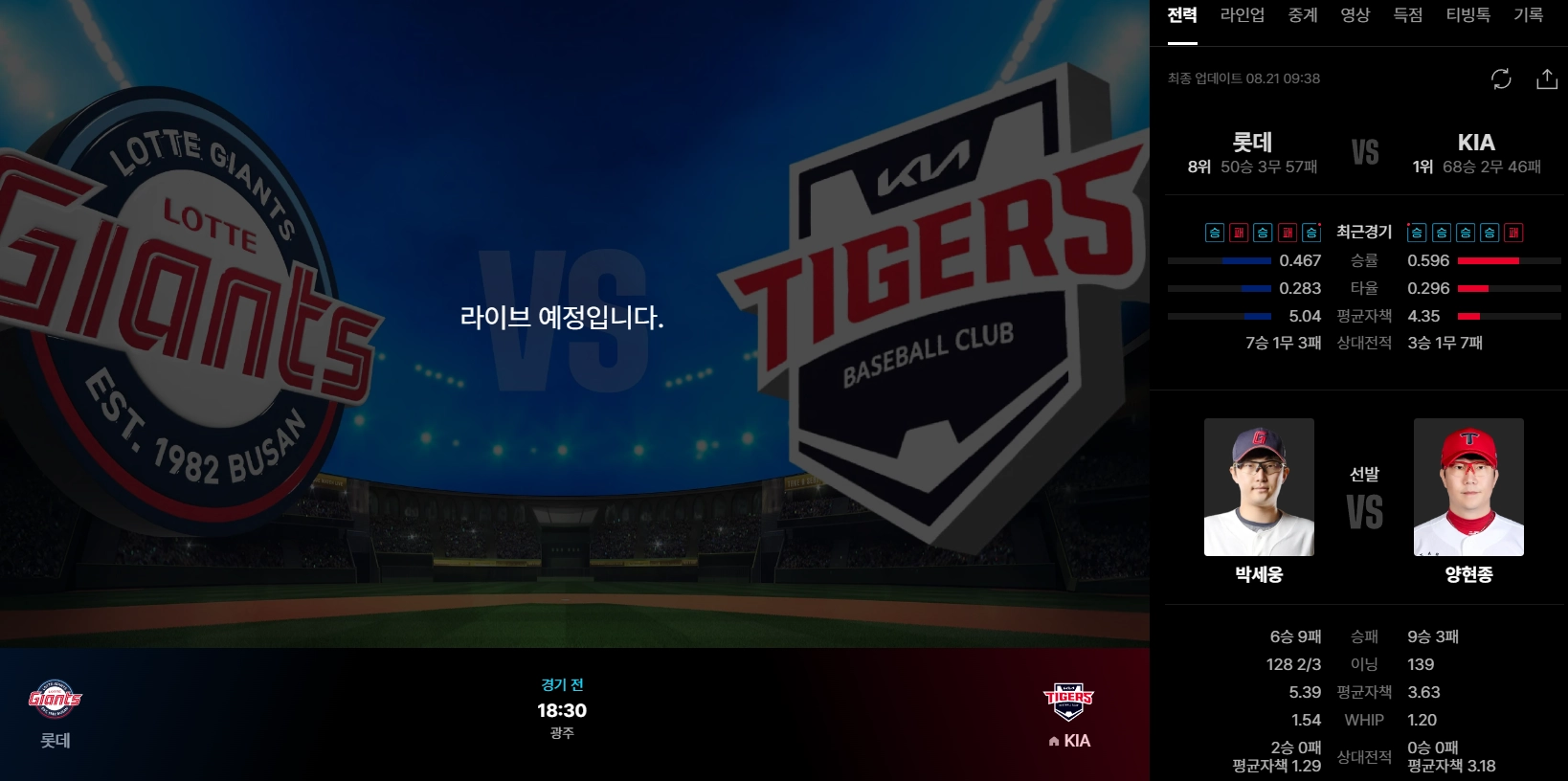Select Lotte's most recent 승 game badge
The width and height of the screenshot is (1568, 781).
[x=1310, y=232]
